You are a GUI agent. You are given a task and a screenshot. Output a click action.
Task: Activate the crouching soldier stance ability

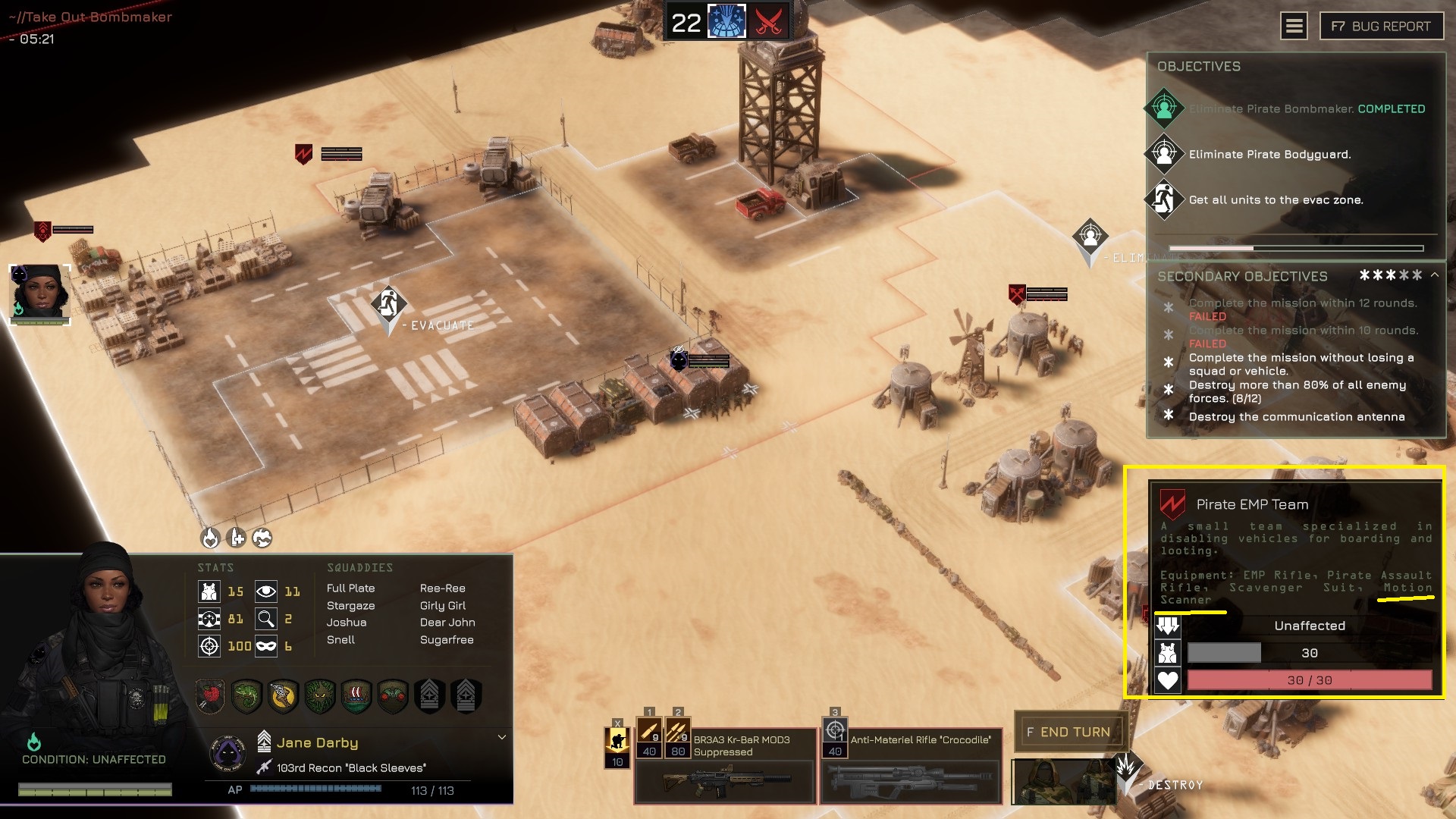(x=617, y=740)
